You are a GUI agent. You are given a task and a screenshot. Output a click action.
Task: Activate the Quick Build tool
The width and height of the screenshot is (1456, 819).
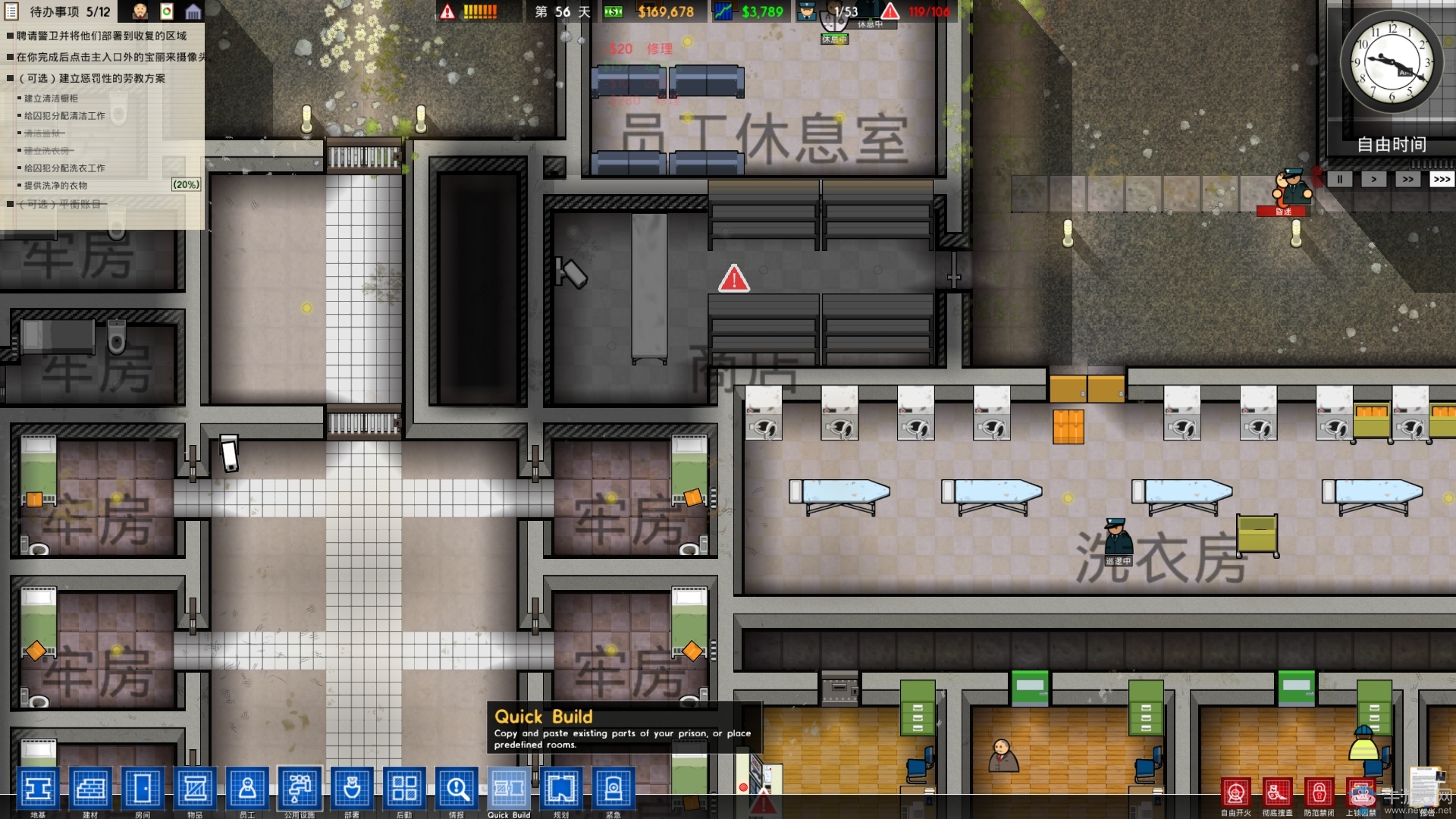point(509,789)
